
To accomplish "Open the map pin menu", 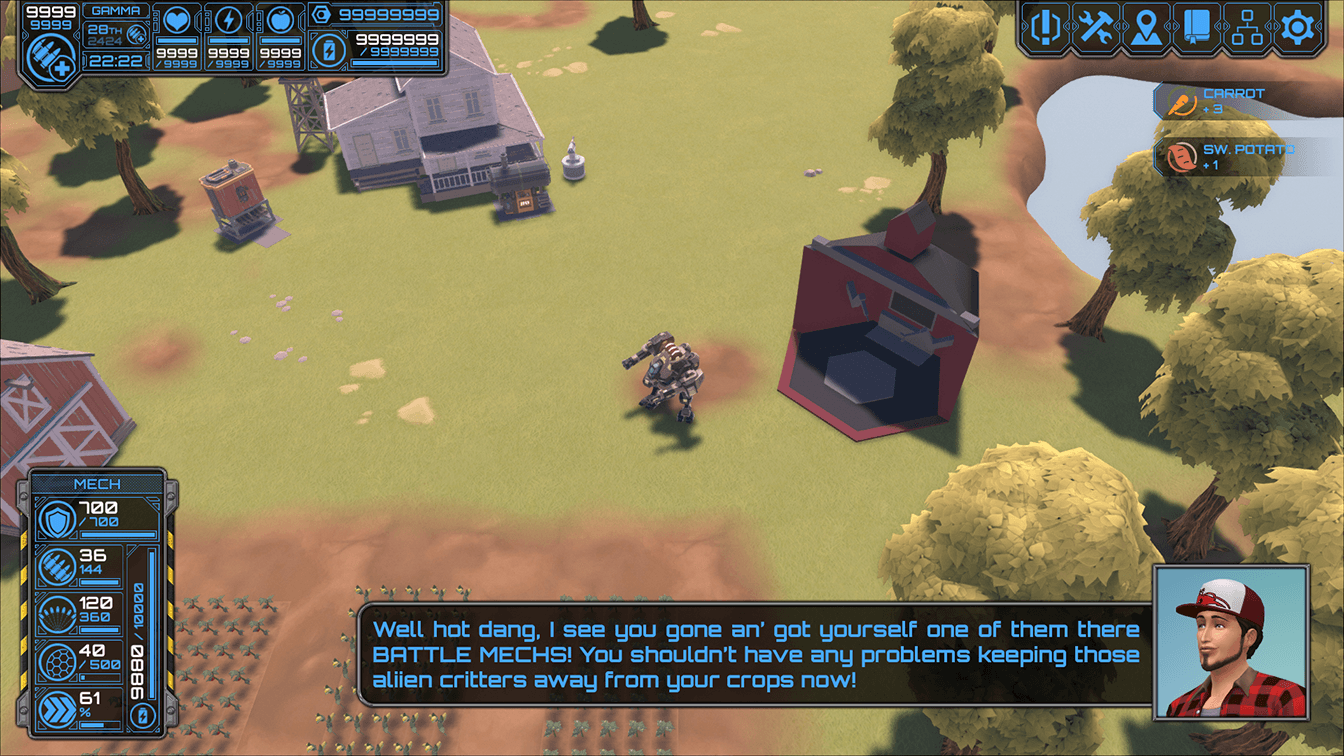I will coord(1146,26).
